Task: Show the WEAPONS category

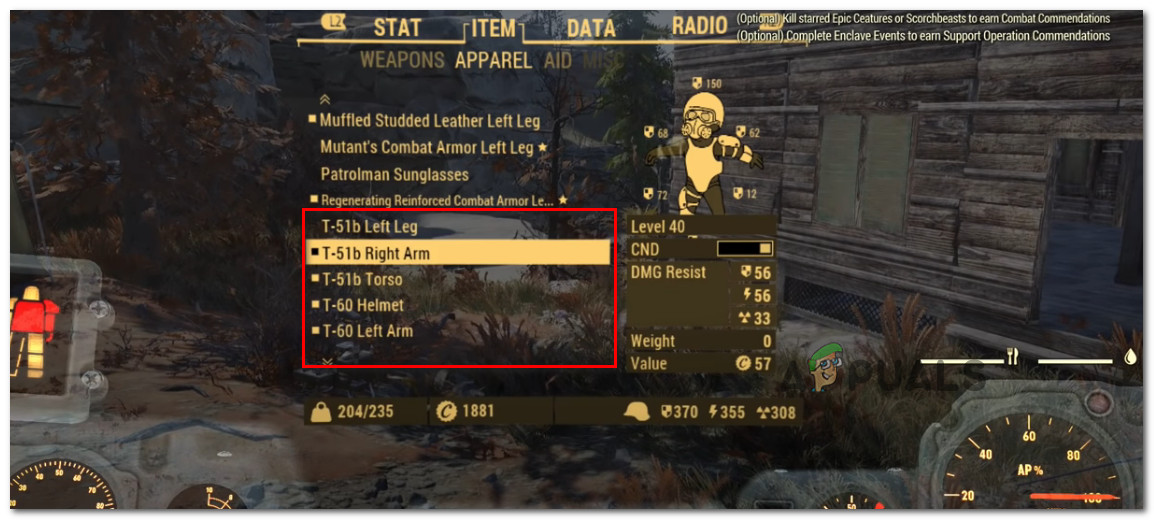Action: point(403,60)
